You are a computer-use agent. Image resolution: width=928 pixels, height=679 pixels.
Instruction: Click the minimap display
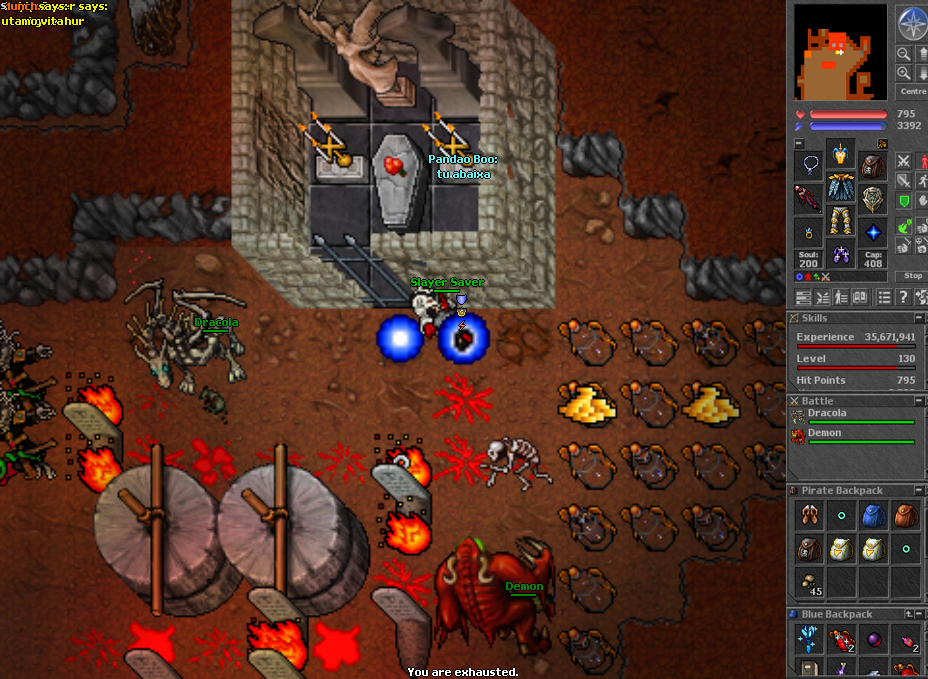point(841,51)
